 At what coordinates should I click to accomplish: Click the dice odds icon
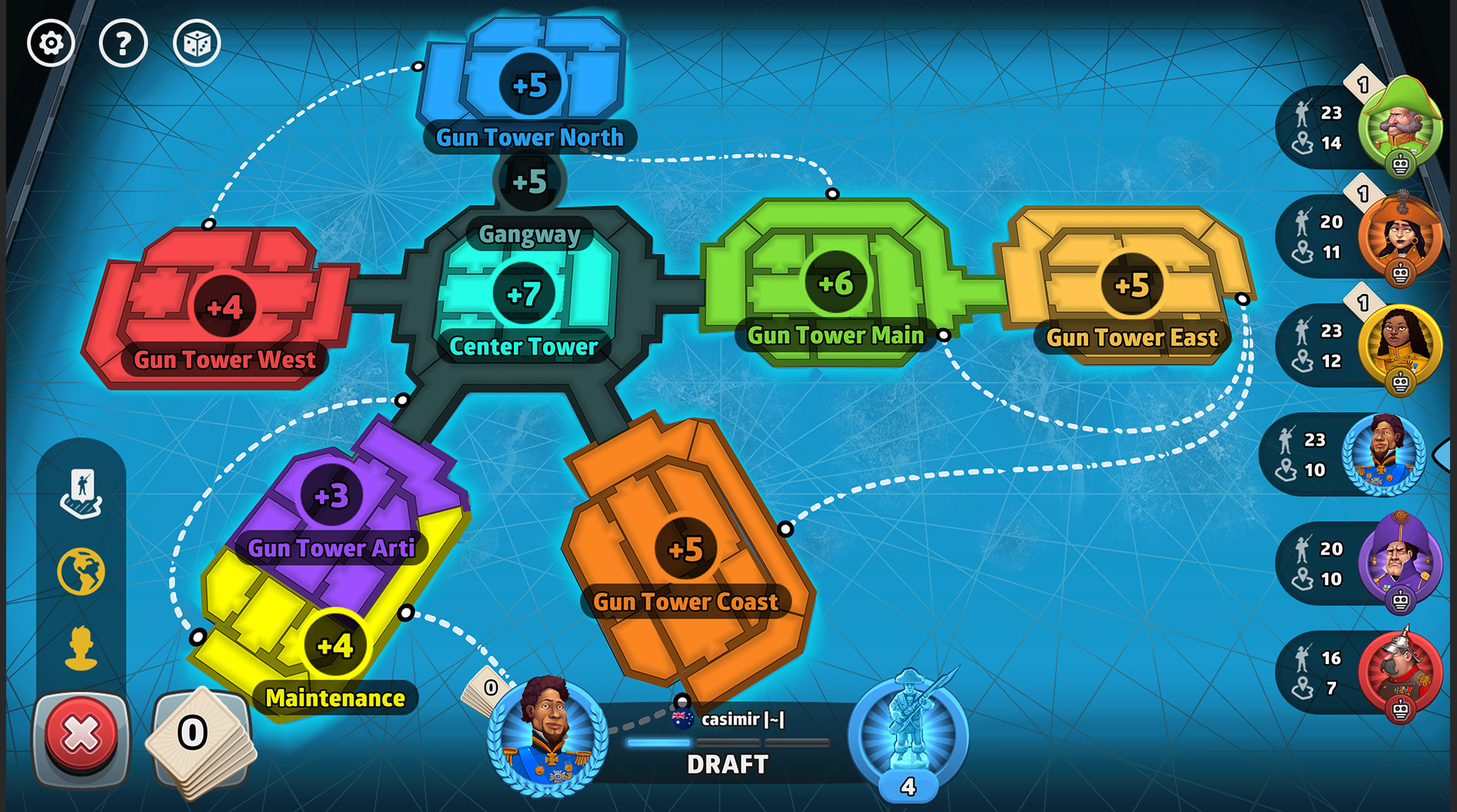(x=196, y=43)
